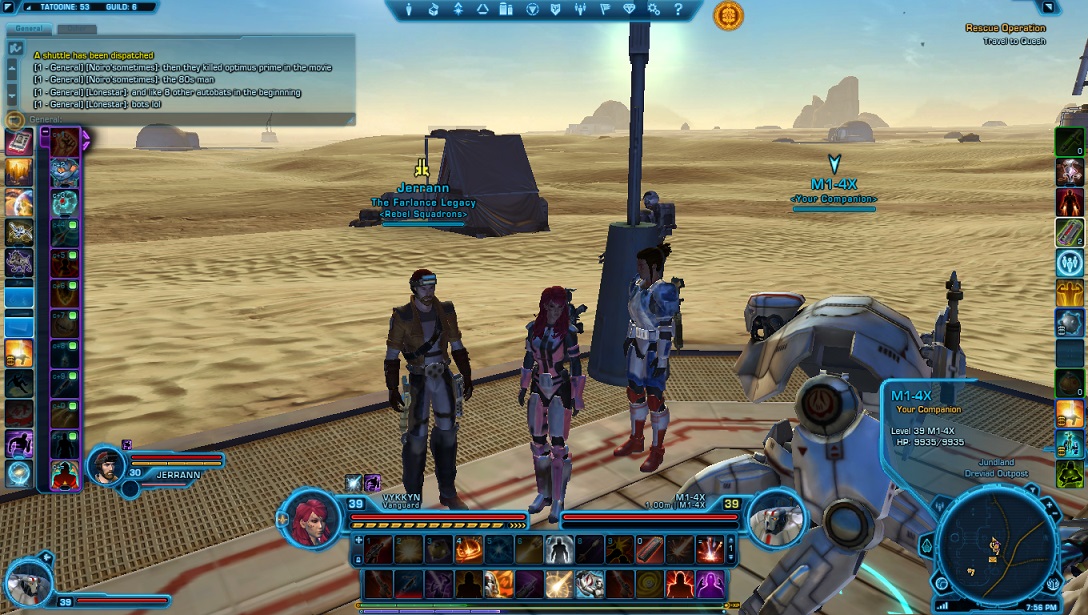
Task: Activate the flaming ring ability in slot 4
Action: pos(467,548)
